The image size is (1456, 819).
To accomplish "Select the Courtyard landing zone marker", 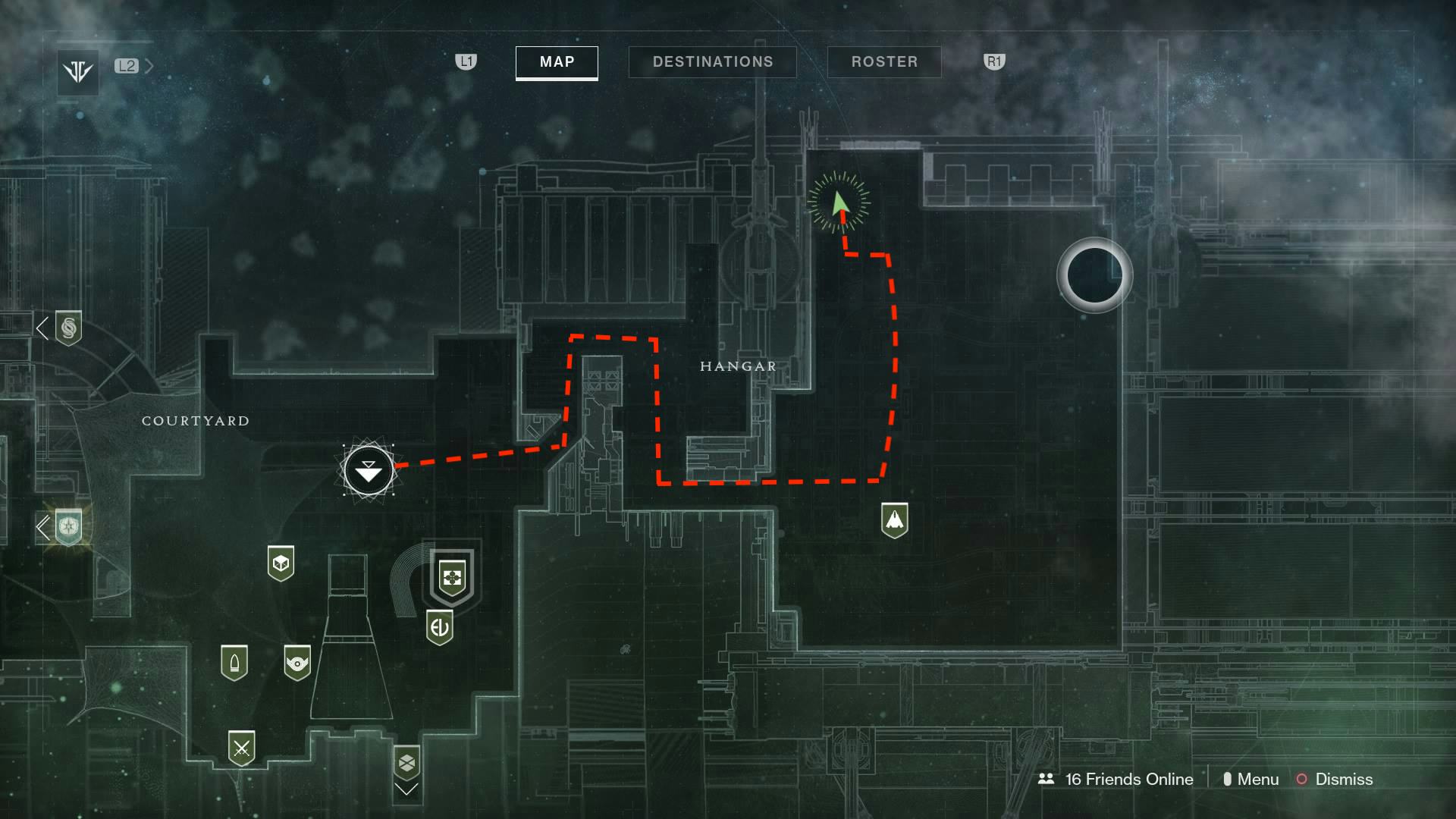I will (x=369, y=471).
